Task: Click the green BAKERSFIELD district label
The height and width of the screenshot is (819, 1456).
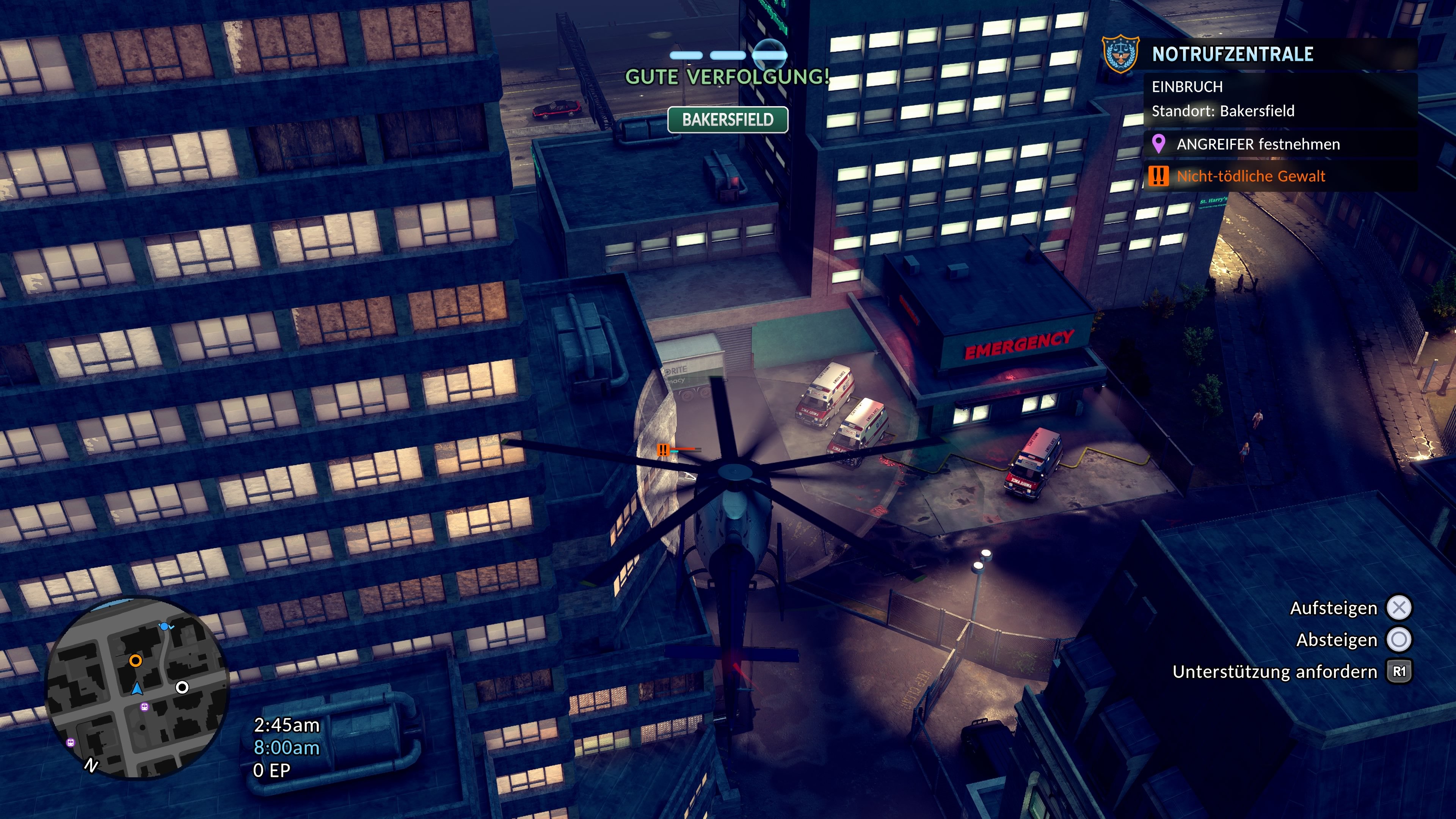Action: click(728, 120)
